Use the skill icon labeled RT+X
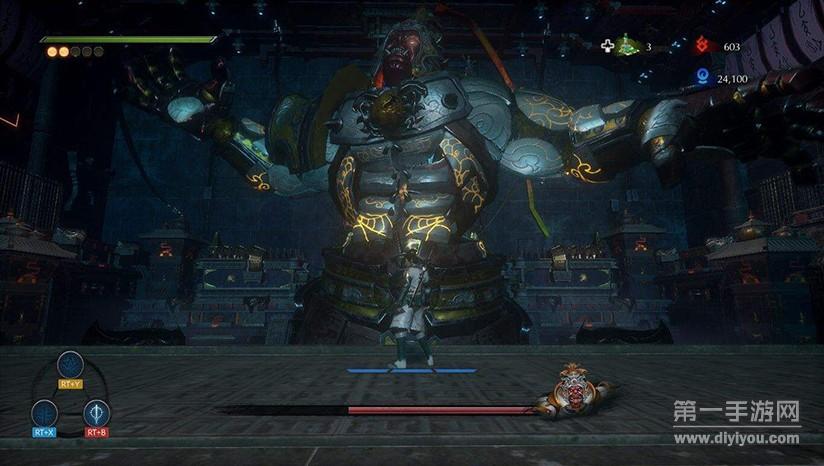This screenshot has height=466, width=824. [x=44, y=413]
